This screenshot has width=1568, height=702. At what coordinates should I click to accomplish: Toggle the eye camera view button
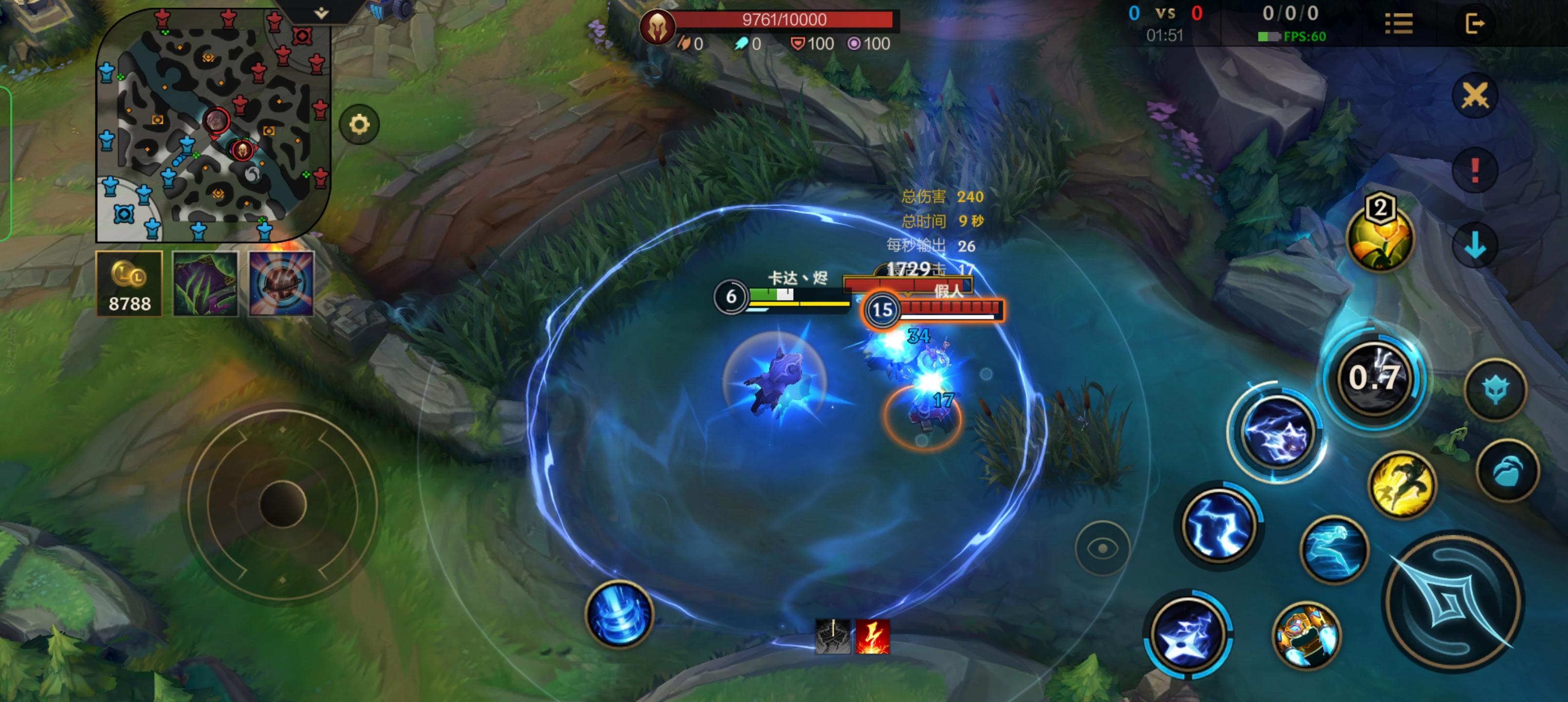(x=1102, y=548)
